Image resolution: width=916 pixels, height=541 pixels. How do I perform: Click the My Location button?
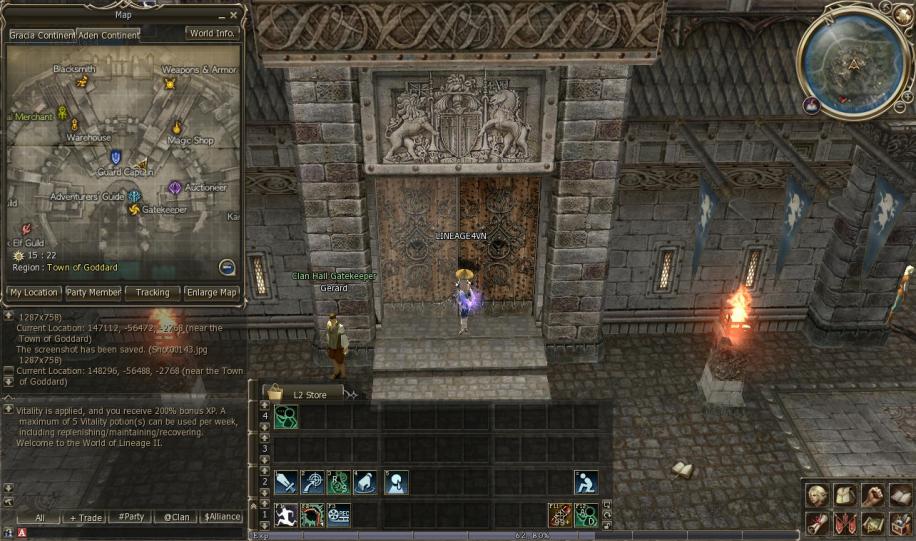(x=33, y=293)
